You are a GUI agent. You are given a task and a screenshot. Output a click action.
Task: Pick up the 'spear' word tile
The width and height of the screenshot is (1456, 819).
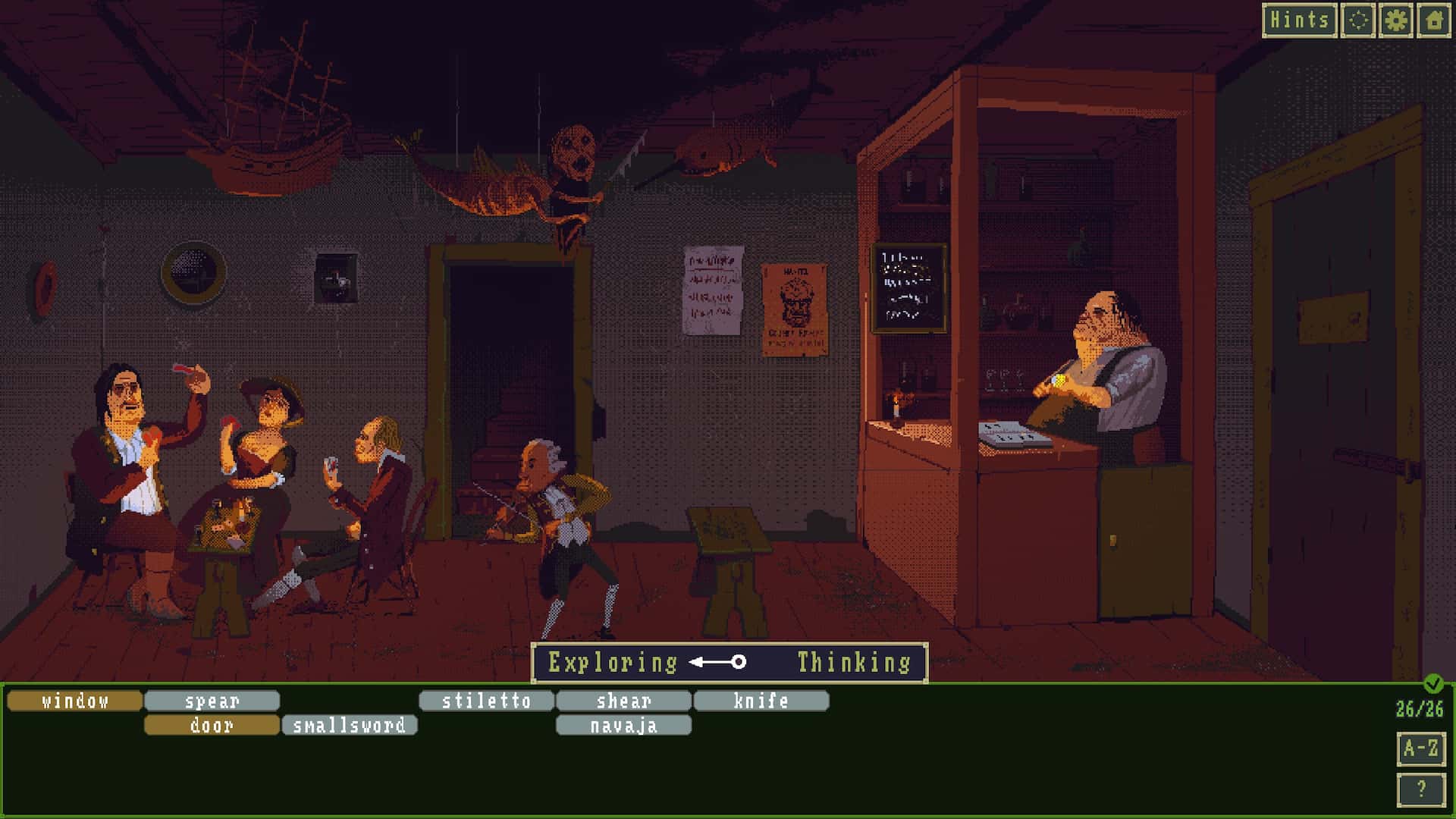point(212,701)
